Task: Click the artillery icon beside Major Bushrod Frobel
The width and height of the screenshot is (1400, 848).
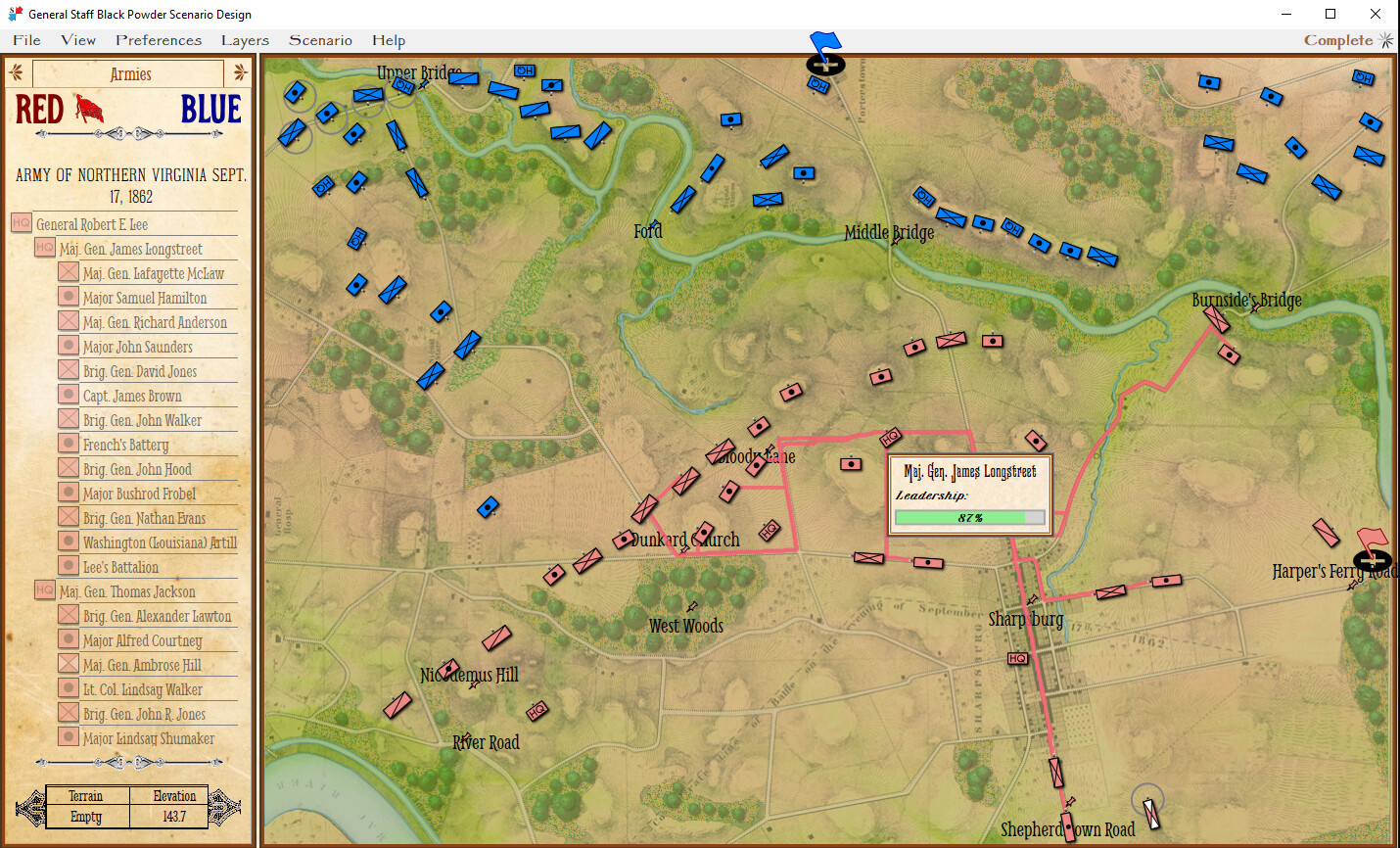Action: 67,494
